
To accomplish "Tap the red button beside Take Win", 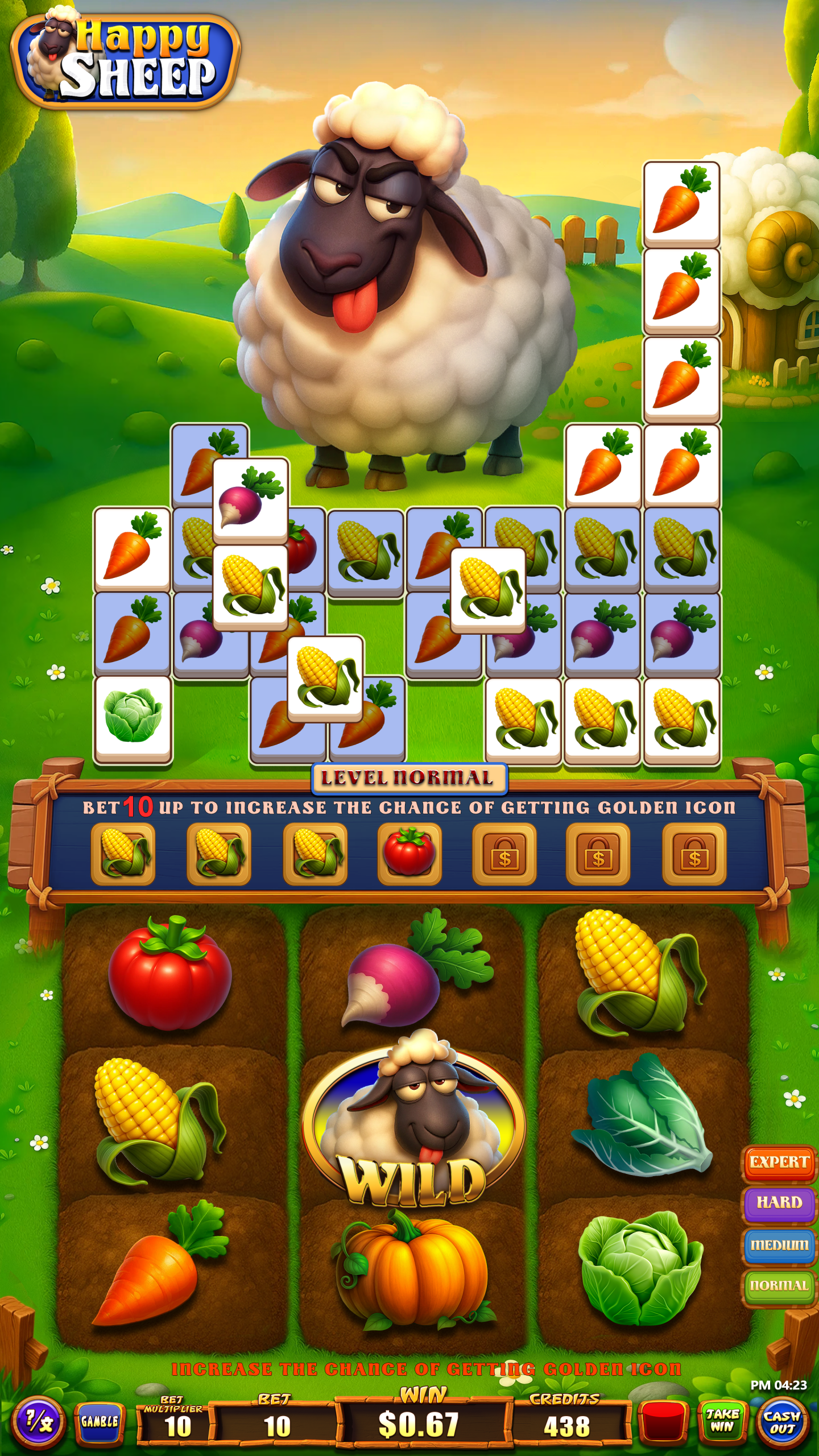I will pos(661,1422).
